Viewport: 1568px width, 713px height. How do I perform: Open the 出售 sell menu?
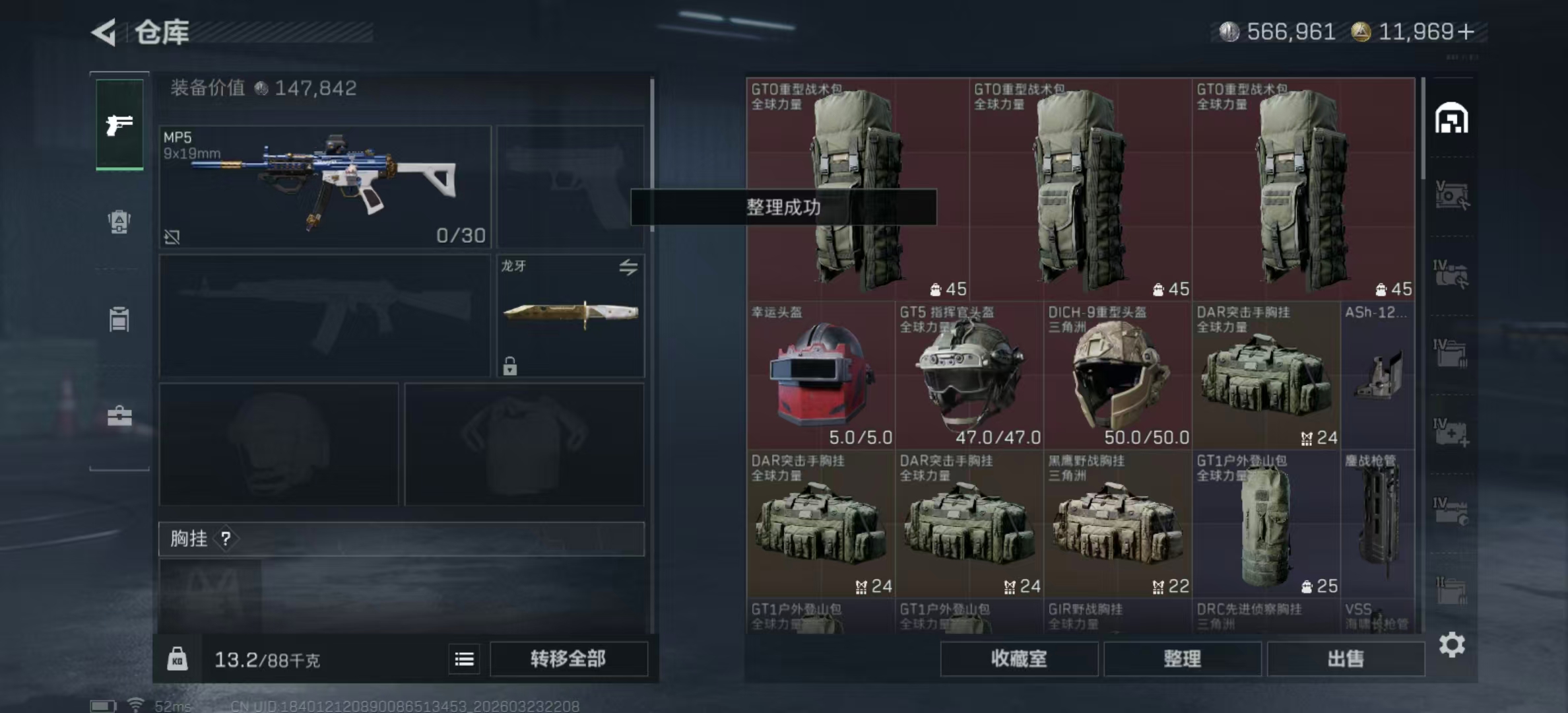coord(1345,658)
